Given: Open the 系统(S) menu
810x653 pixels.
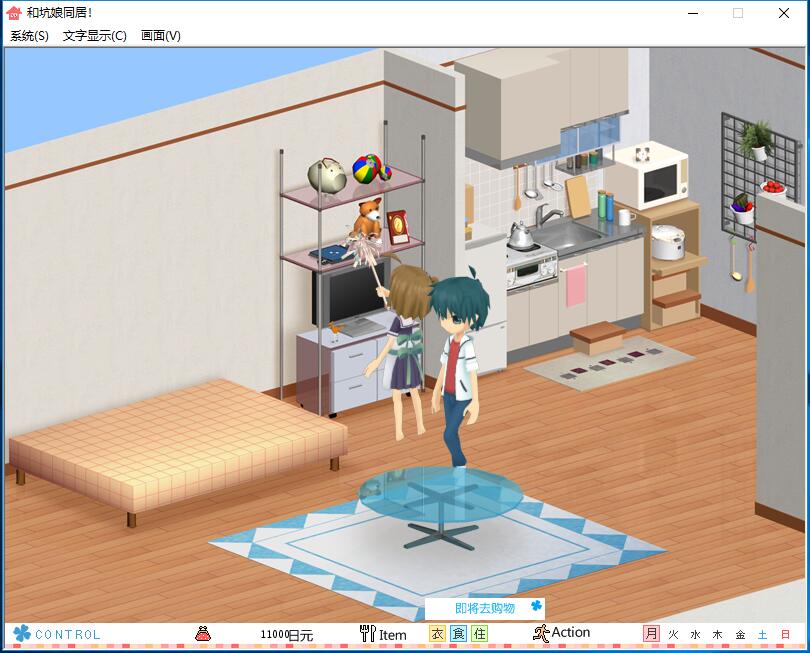Looking at the screenshot, I should [29, 36].
